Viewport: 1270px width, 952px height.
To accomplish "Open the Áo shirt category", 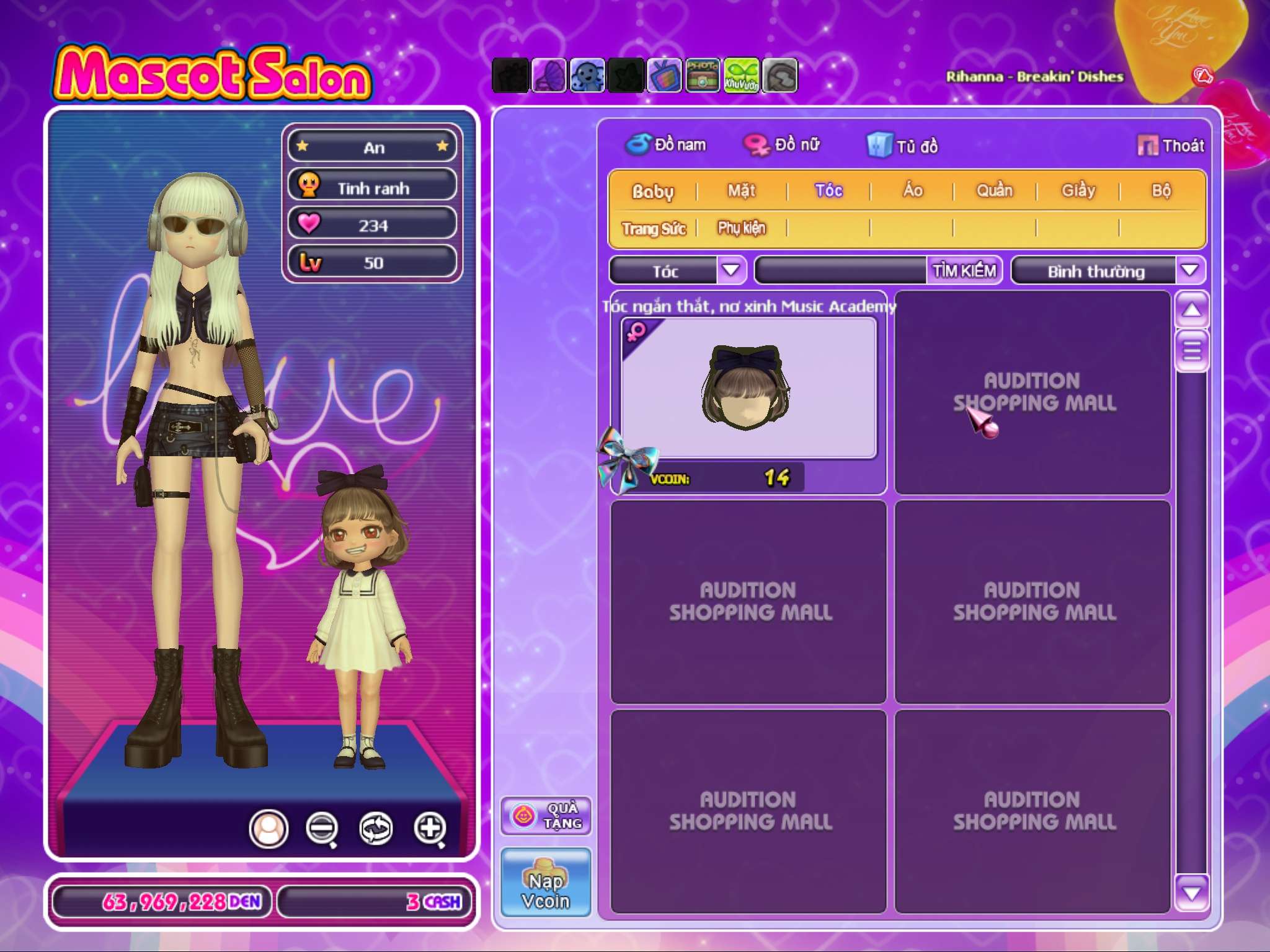I will [912, 191].
